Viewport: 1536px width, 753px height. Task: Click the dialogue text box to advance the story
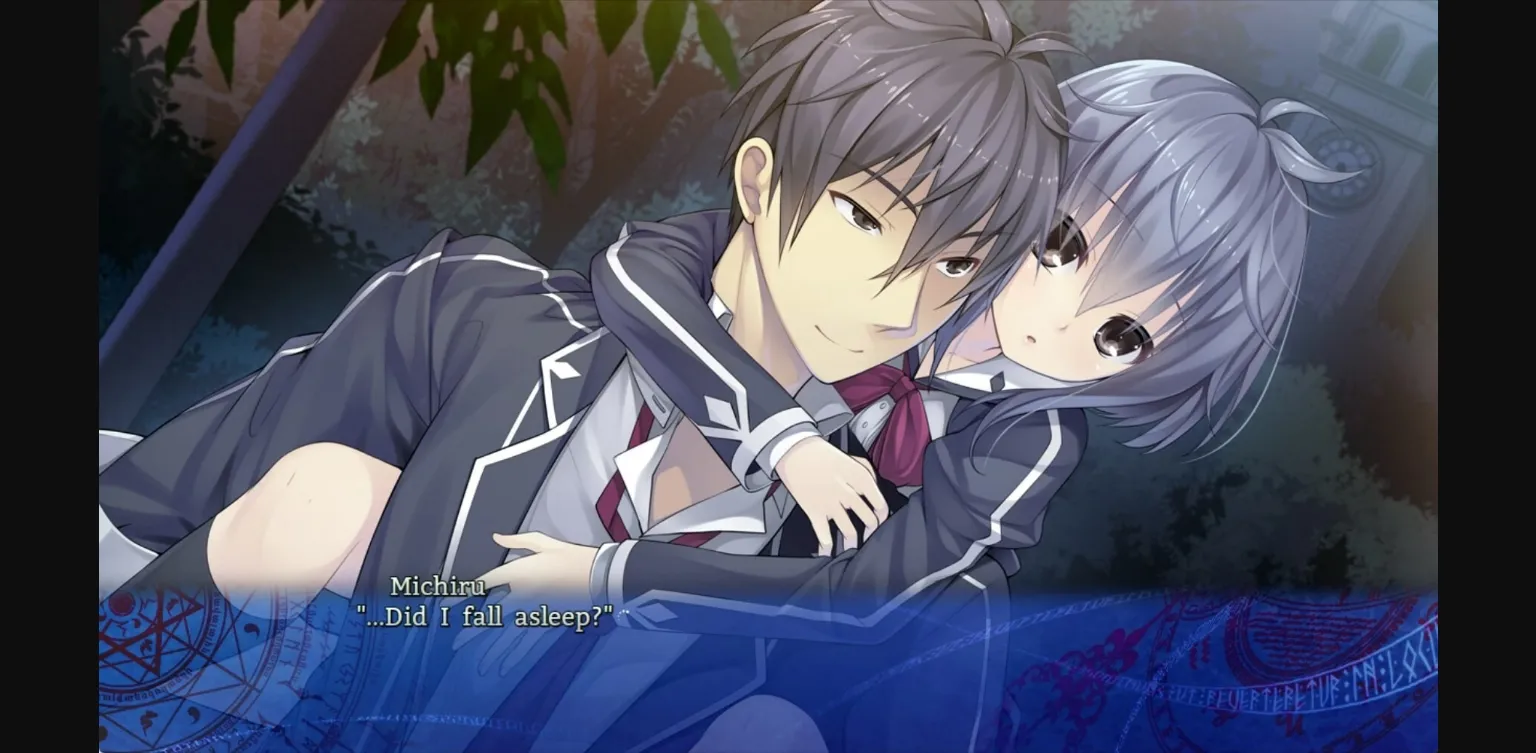(760, 660)
